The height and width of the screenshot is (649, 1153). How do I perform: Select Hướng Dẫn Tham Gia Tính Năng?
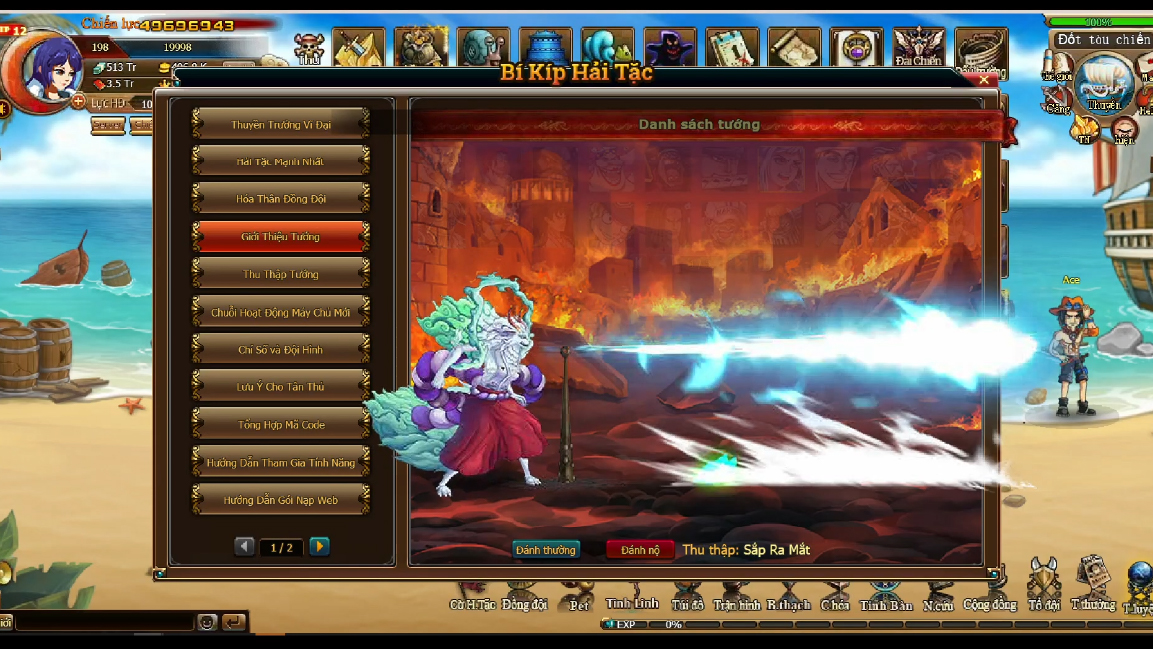281,463
